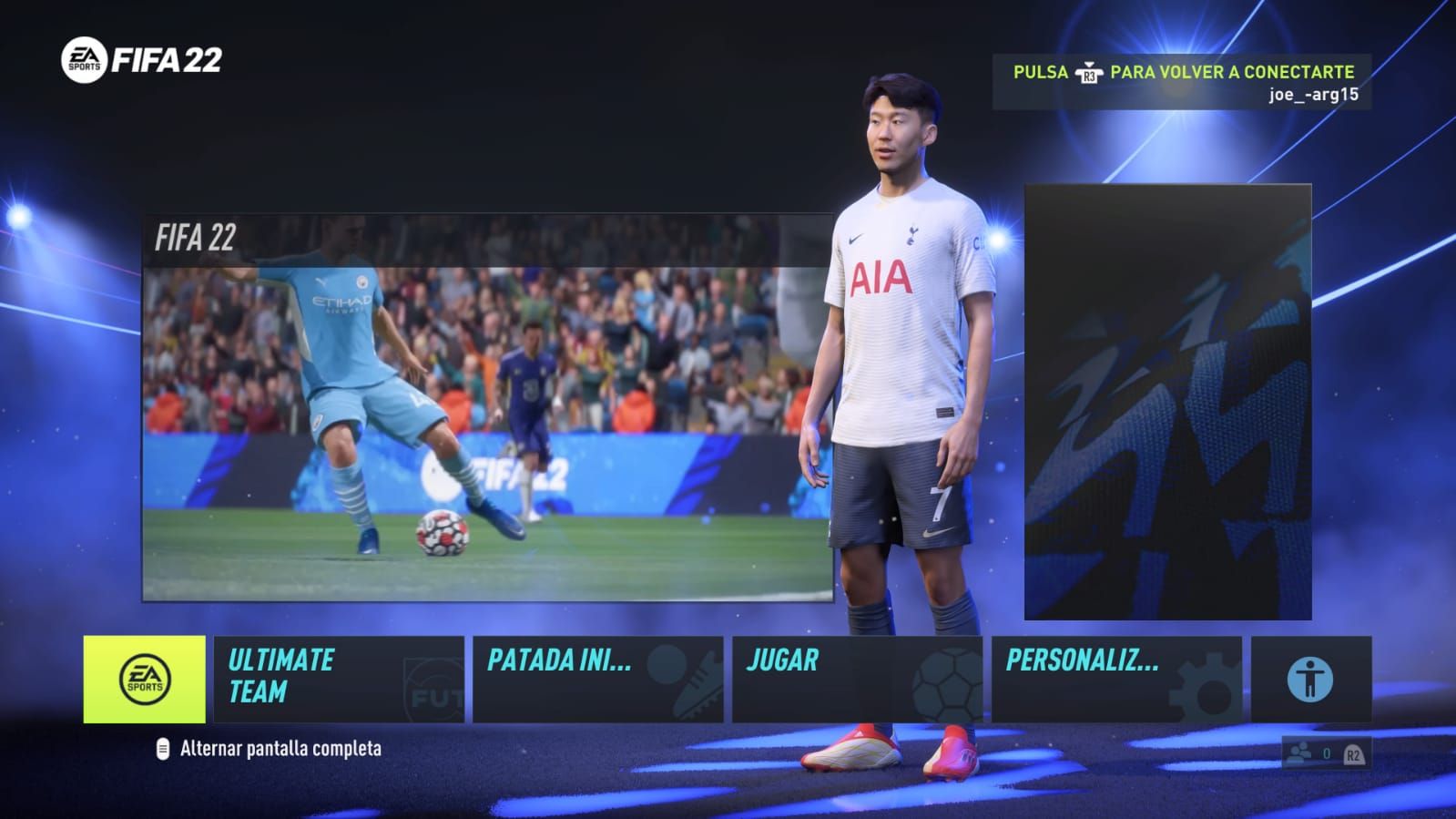Open the Personaliz... settings tile
1456x819 pixels.
coord(1115,680)
